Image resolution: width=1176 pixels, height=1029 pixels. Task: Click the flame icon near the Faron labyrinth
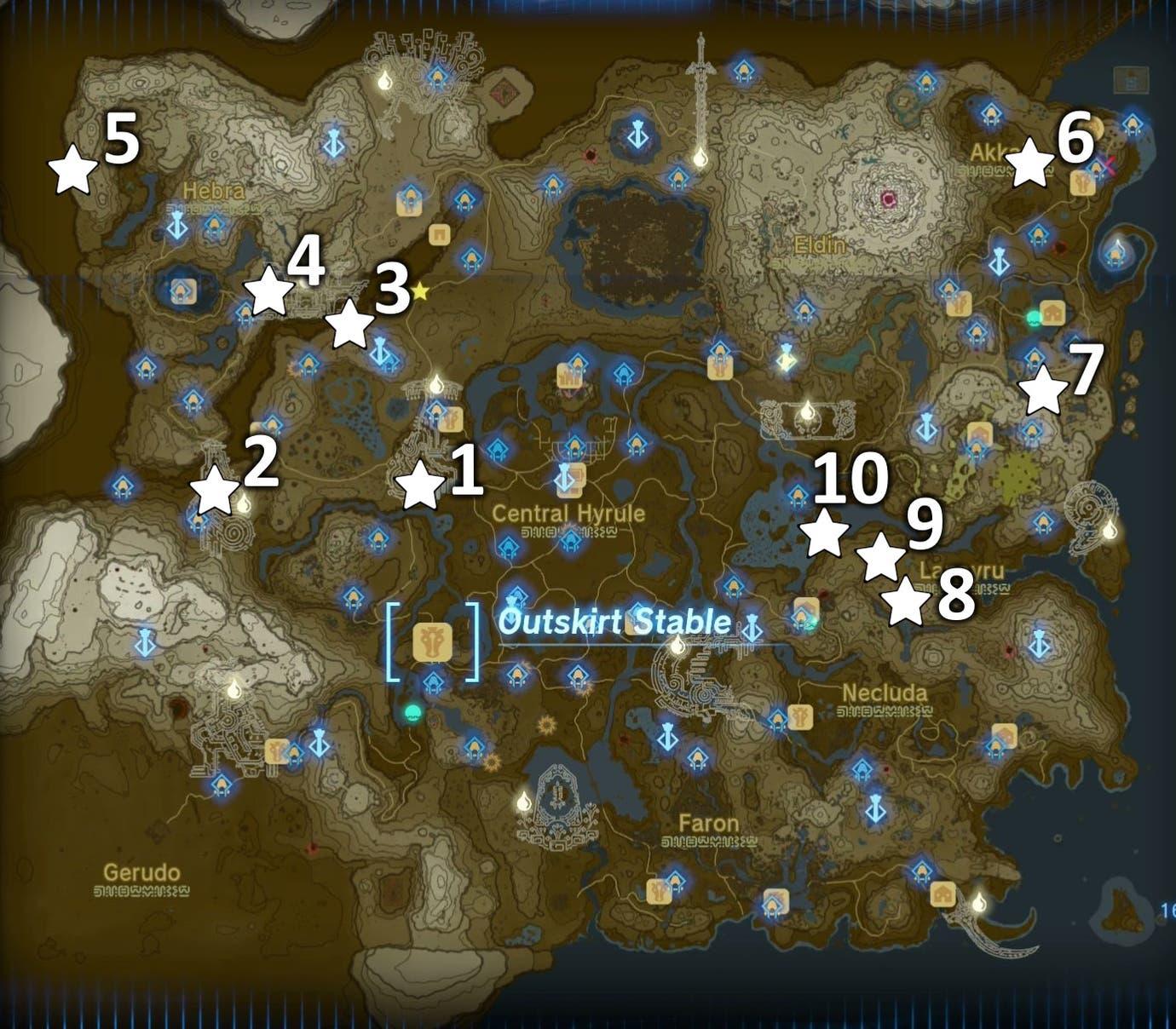pos(524,802)
